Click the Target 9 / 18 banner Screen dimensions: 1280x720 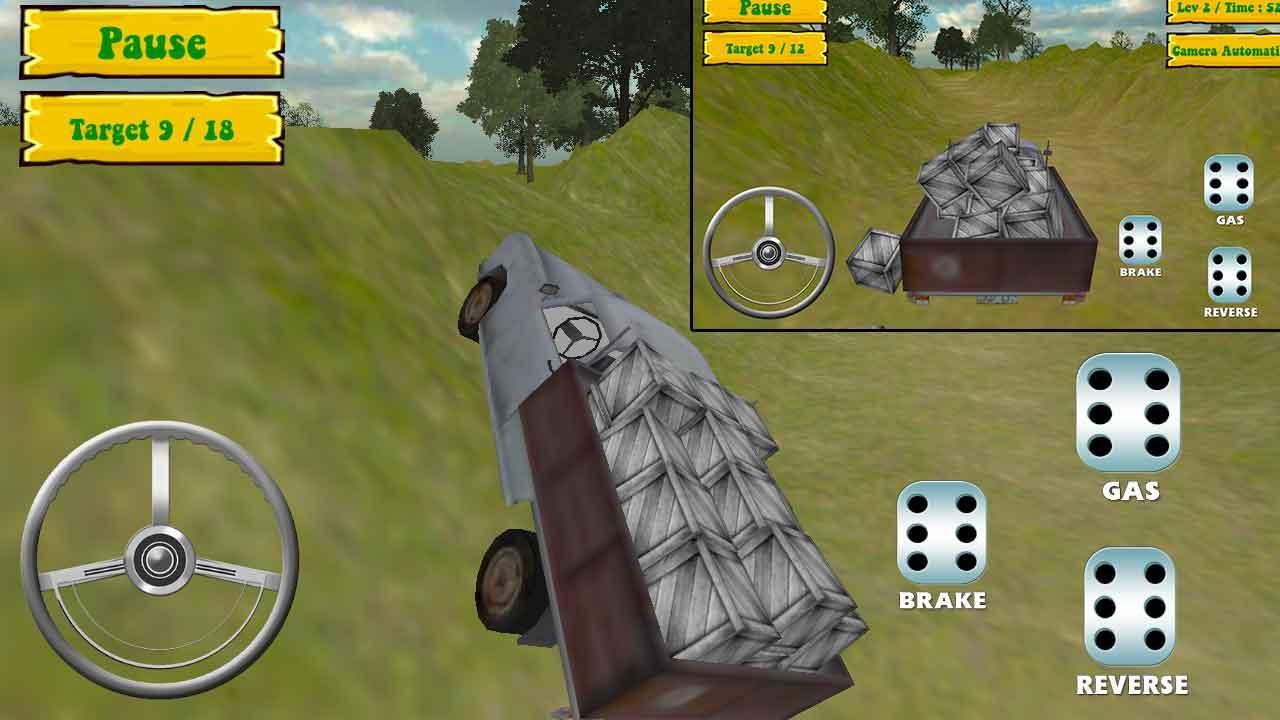pyautogui.click(x=150, y=127)
